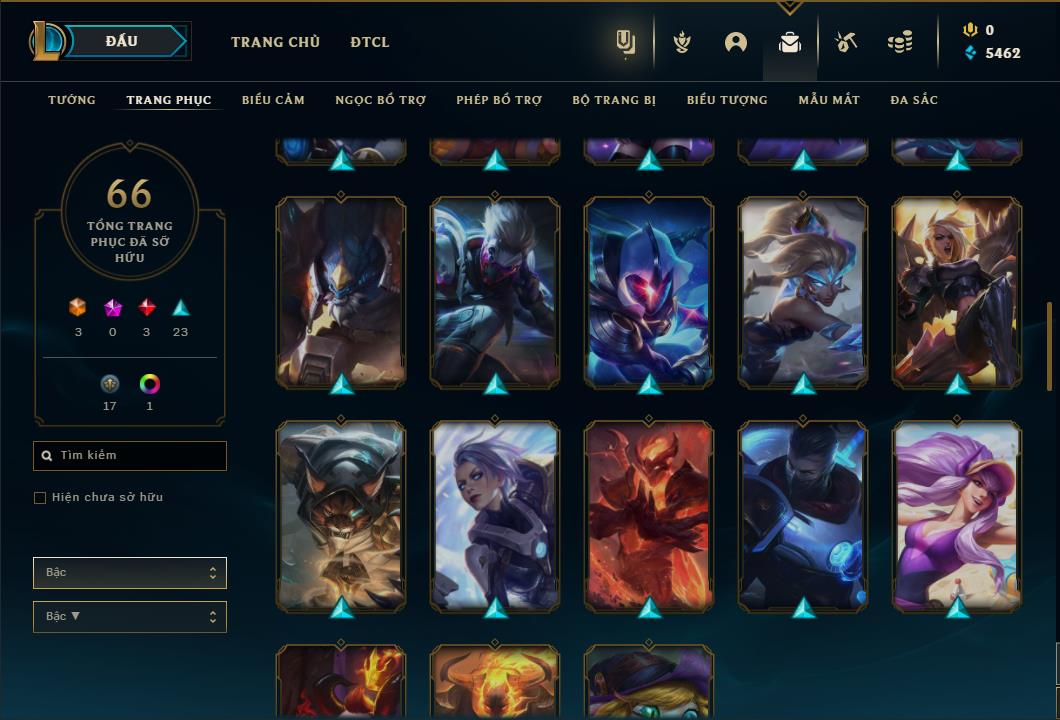
Task: Choose the purple-haired woman skin card
Action: (x=957, y=515)
